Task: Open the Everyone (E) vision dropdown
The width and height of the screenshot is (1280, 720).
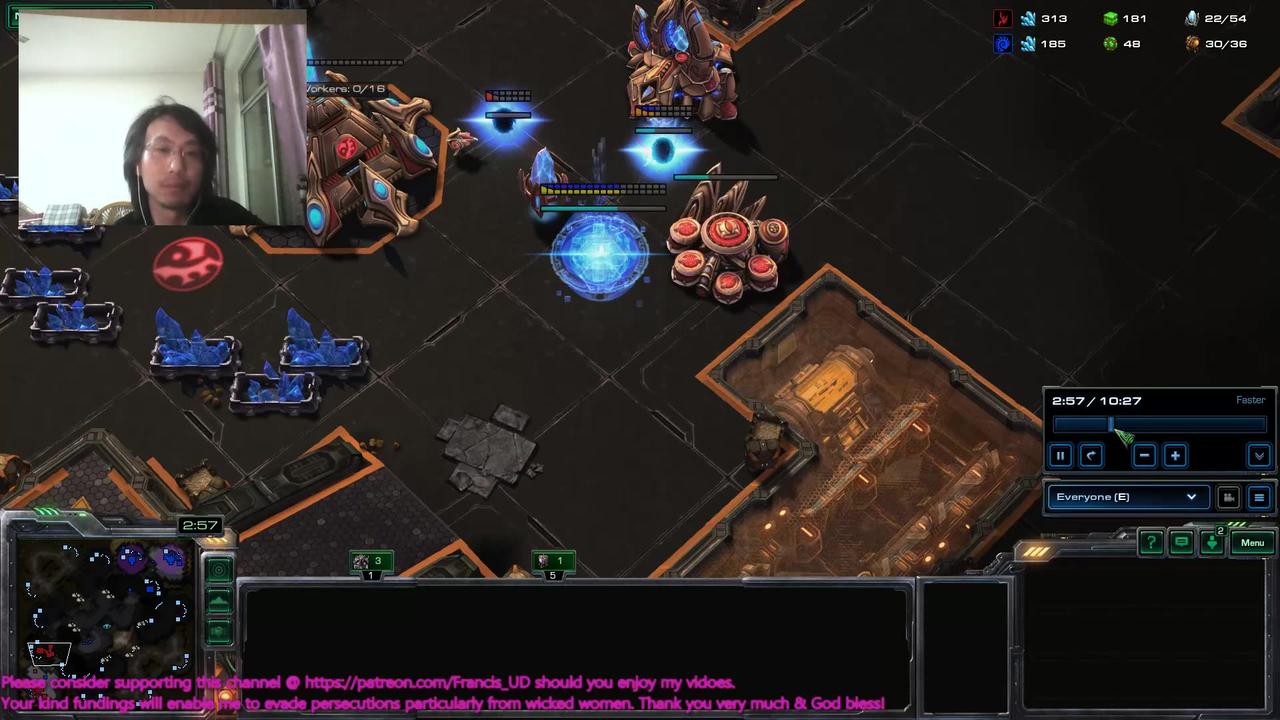Action: click(x=1127, y=496)
